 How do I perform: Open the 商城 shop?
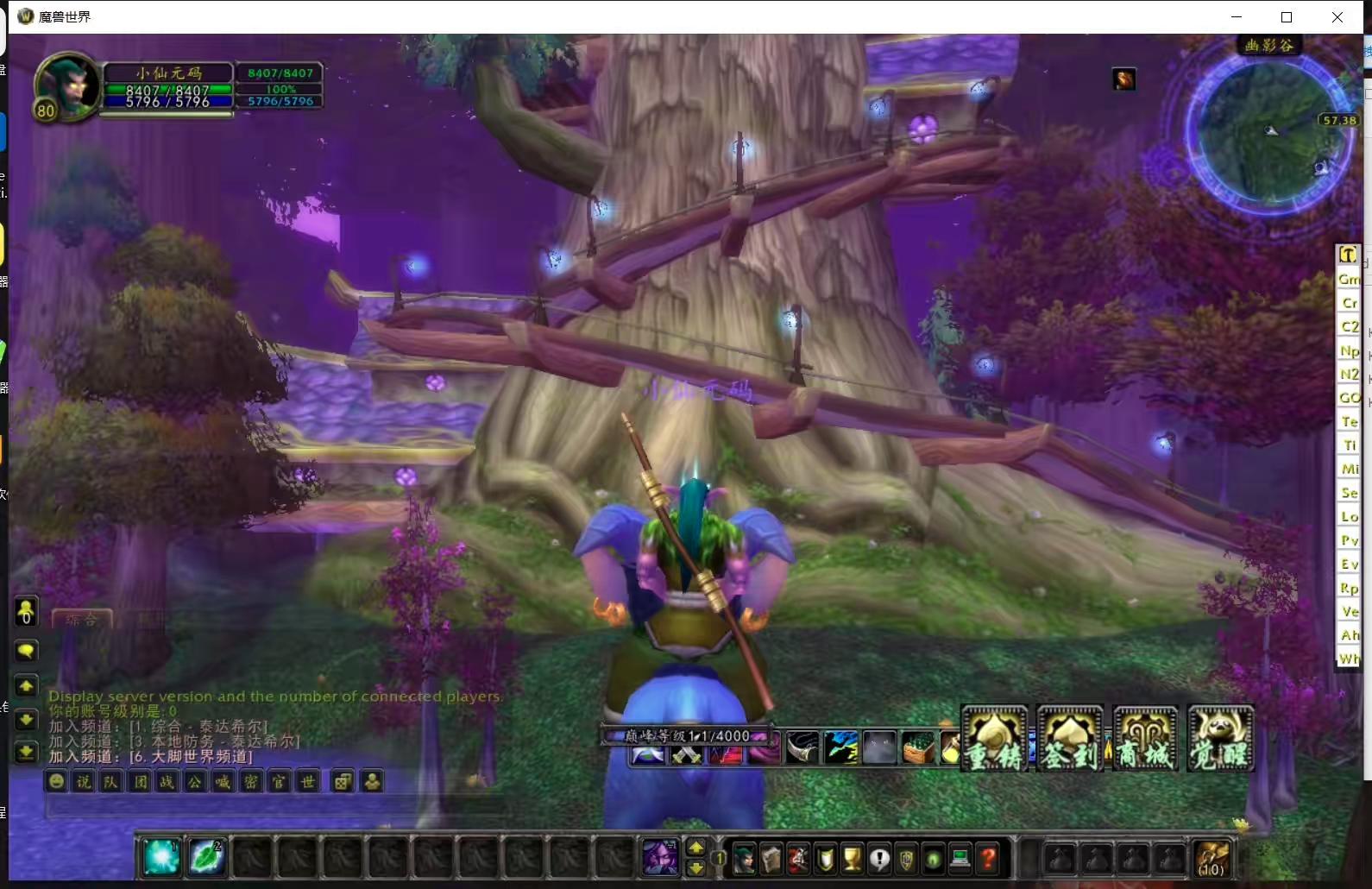coord(1145,739)
